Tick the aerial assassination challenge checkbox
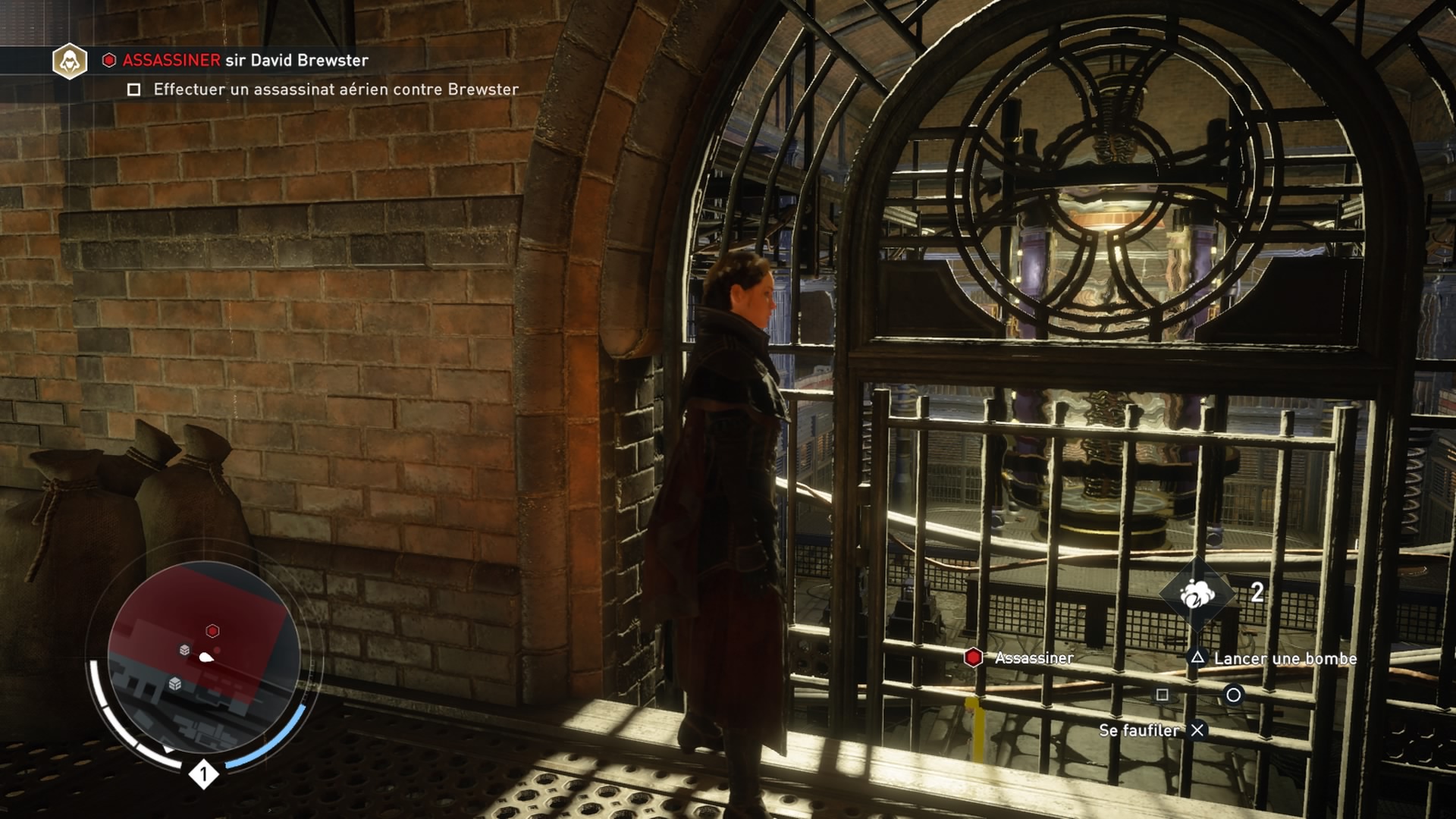1456x819 pixels. coord(134,89)
